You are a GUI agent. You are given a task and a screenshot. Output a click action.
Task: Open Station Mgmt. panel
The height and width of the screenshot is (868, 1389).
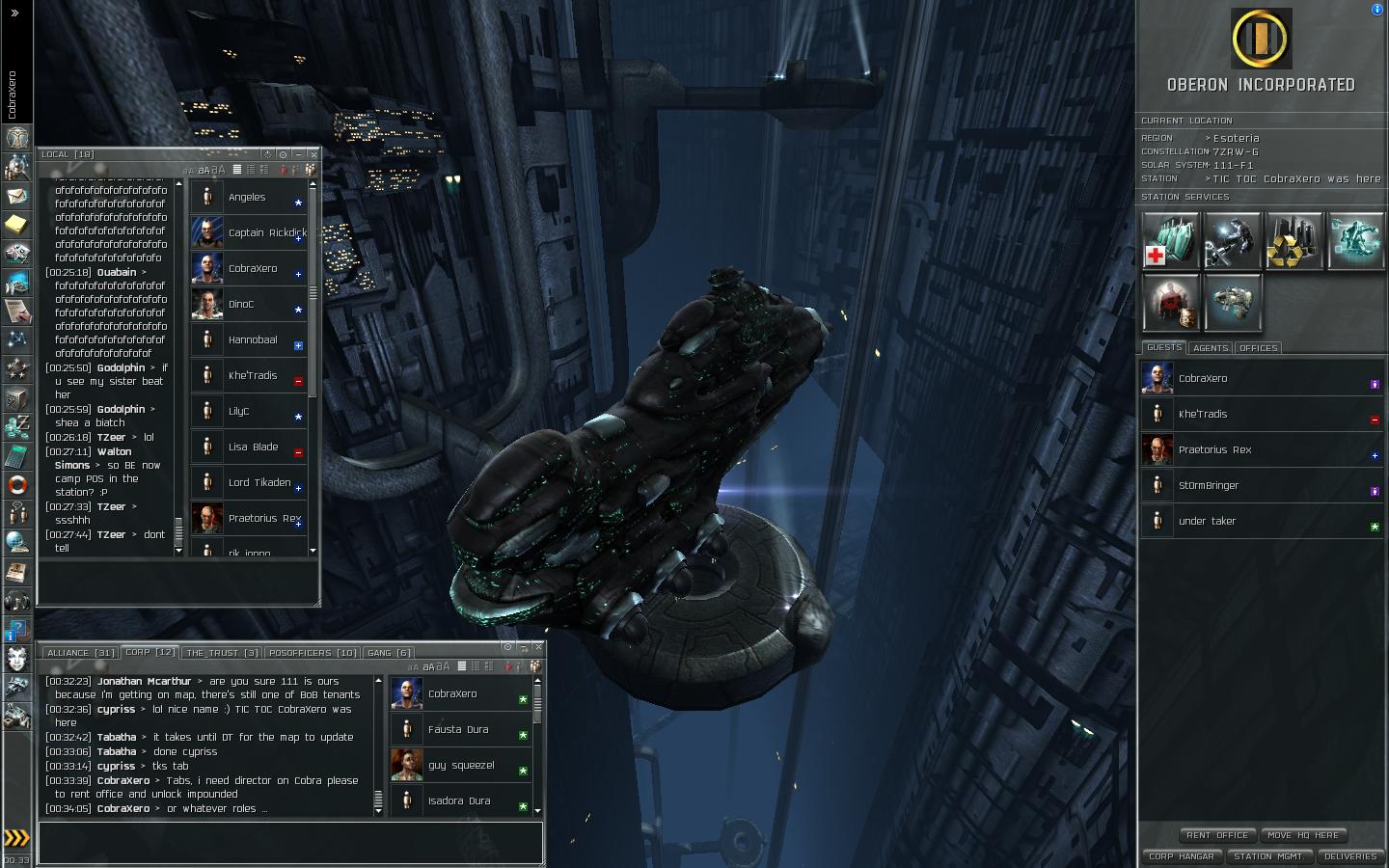tap(1267, 856)
